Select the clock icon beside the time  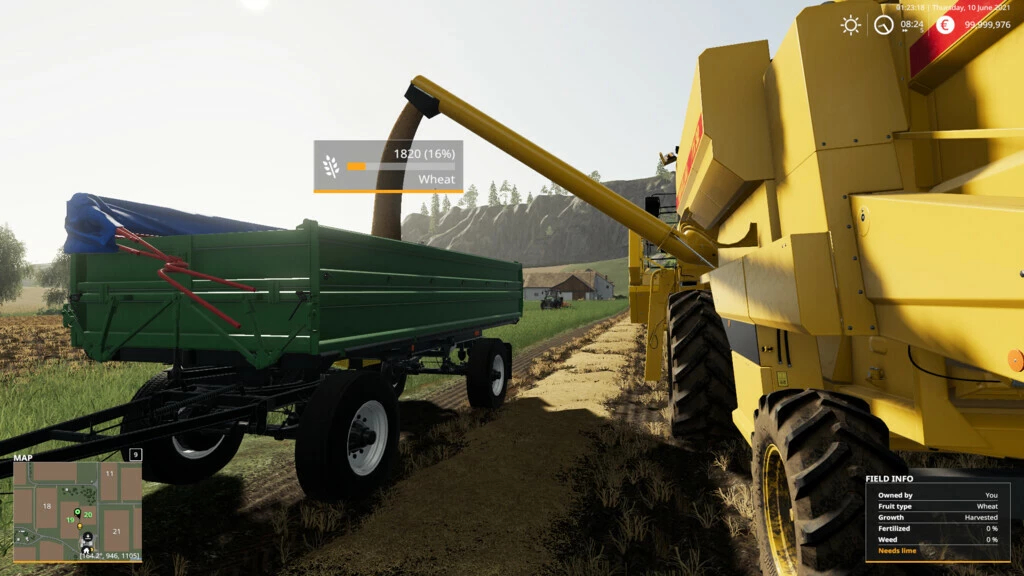click(883, 25)
